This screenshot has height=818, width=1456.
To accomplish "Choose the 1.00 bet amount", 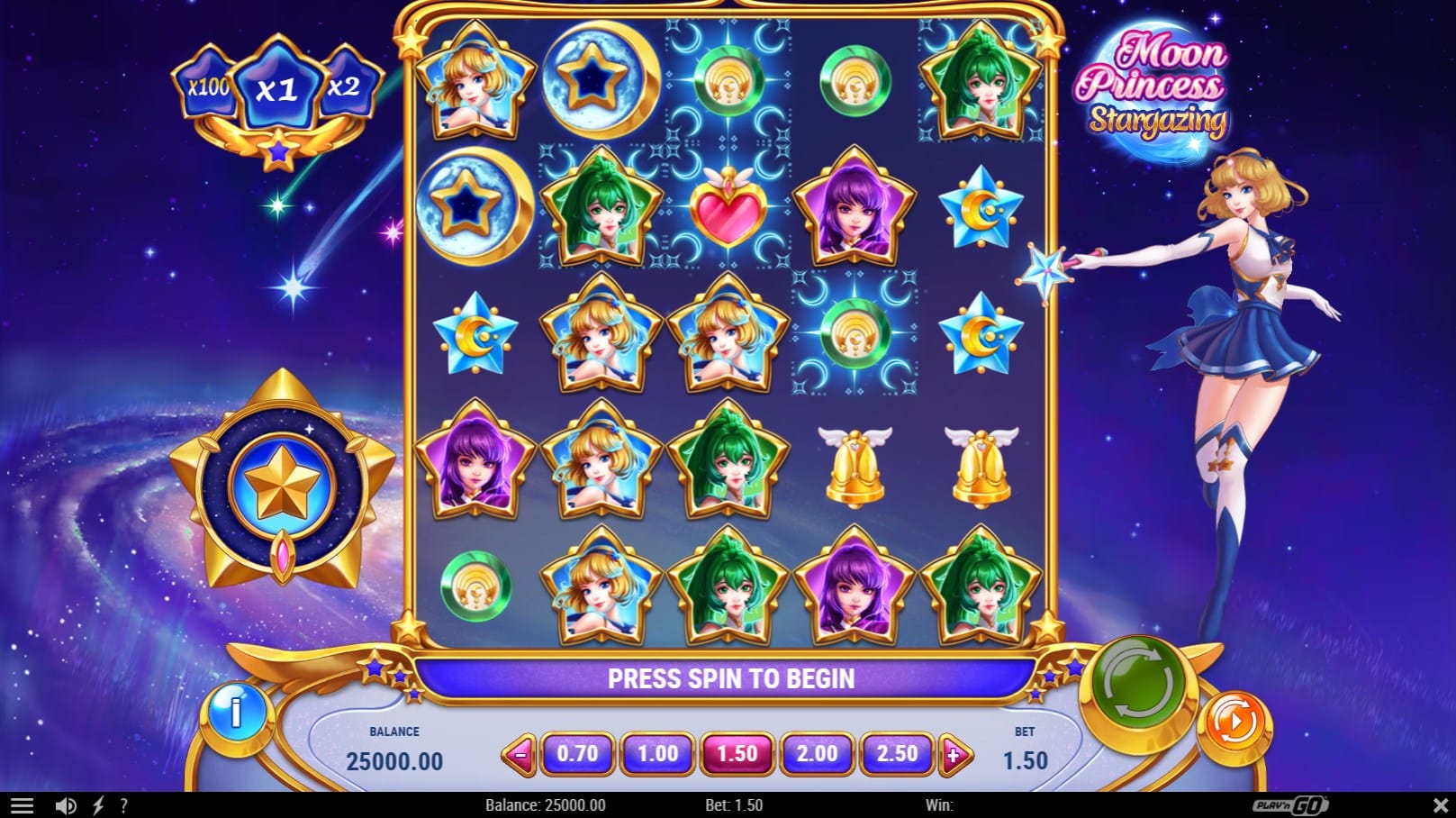I will pyautogui.click(x=657, y=753).
